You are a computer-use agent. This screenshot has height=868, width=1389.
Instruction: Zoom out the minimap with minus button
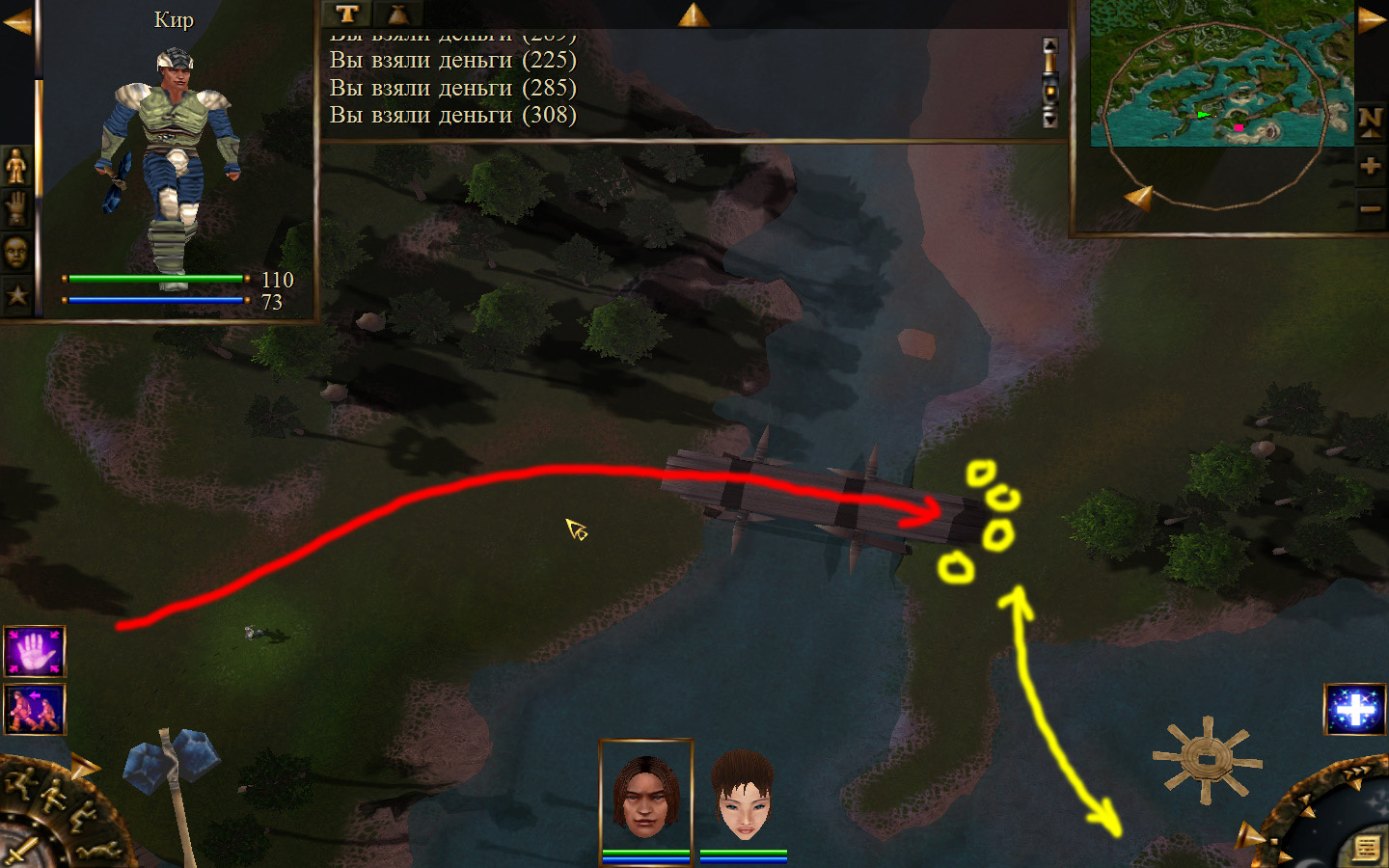1370,208
